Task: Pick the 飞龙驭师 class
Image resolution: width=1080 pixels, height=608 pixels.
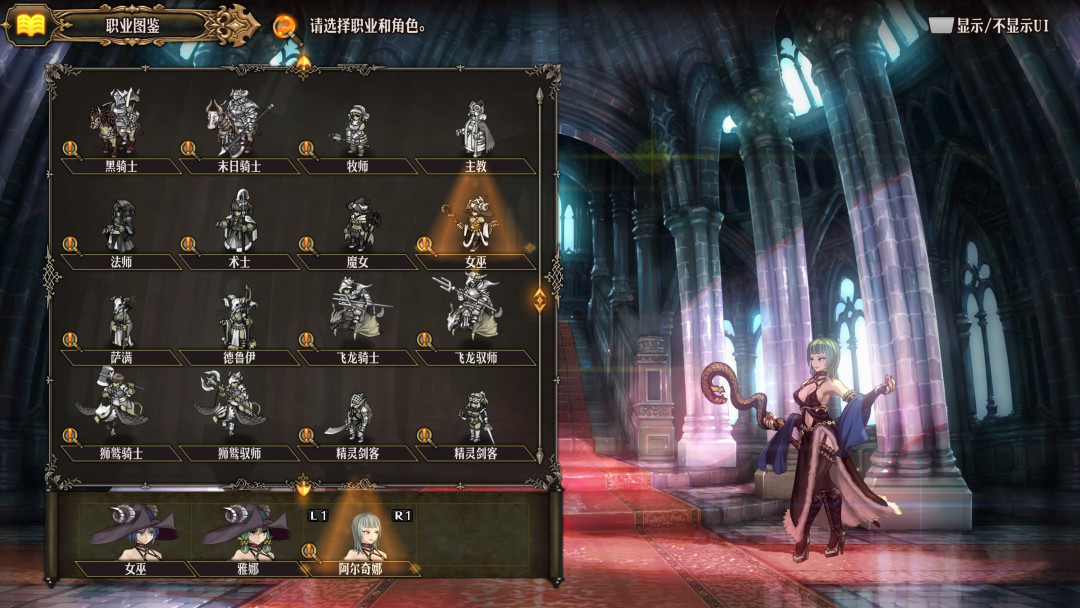Action: pyautogui.click(x=475, y=322)
